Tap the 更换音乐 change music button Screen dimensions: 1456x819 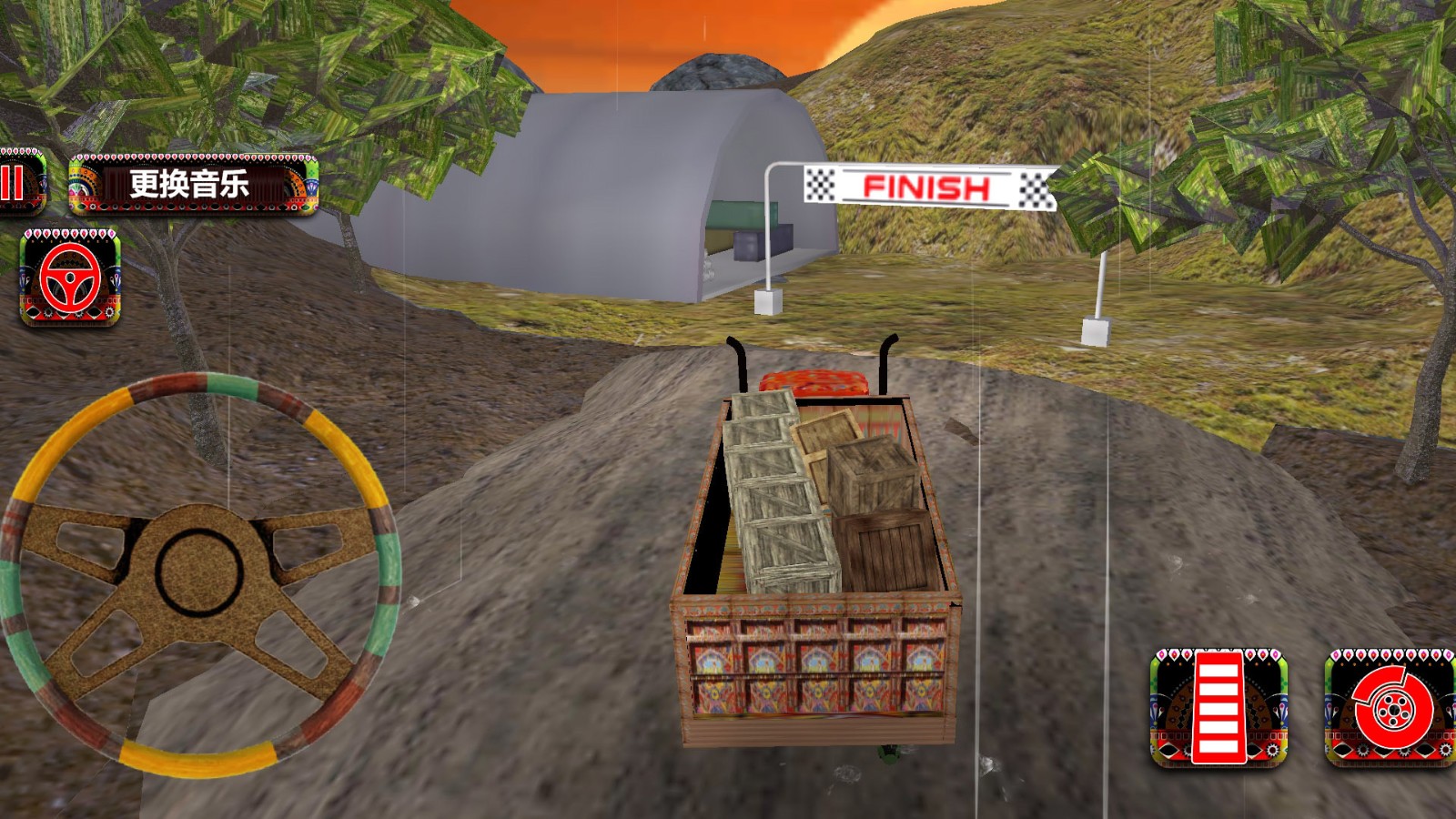click(x=193, y=185)
